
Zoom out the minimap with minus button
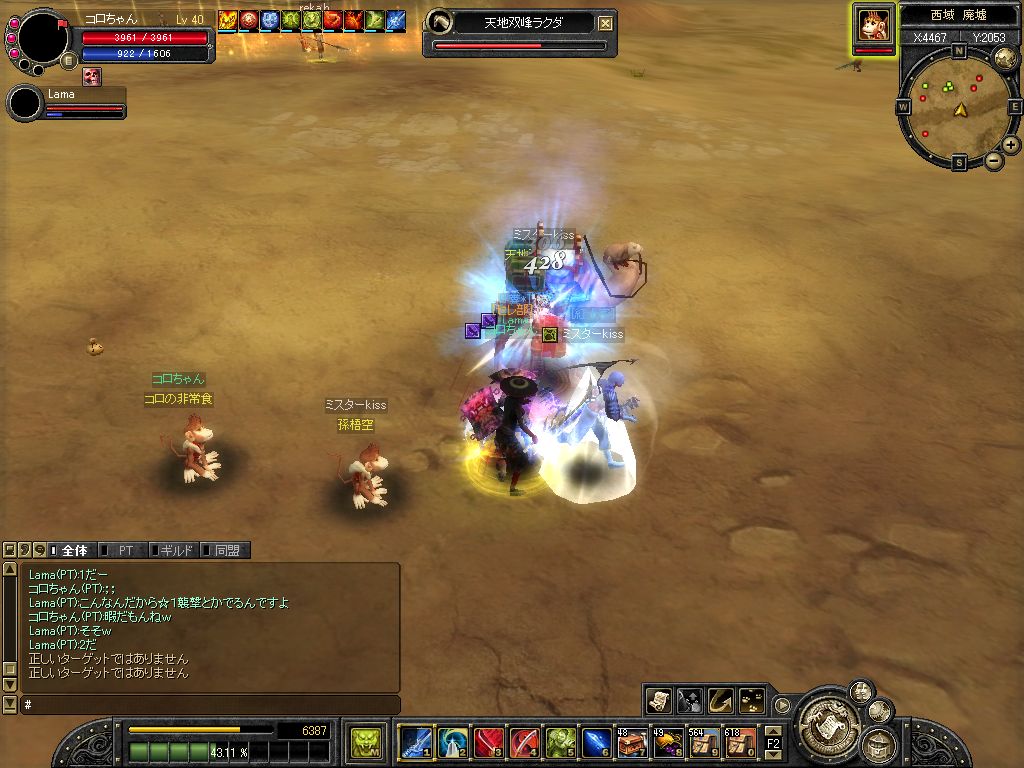(994, 160)
